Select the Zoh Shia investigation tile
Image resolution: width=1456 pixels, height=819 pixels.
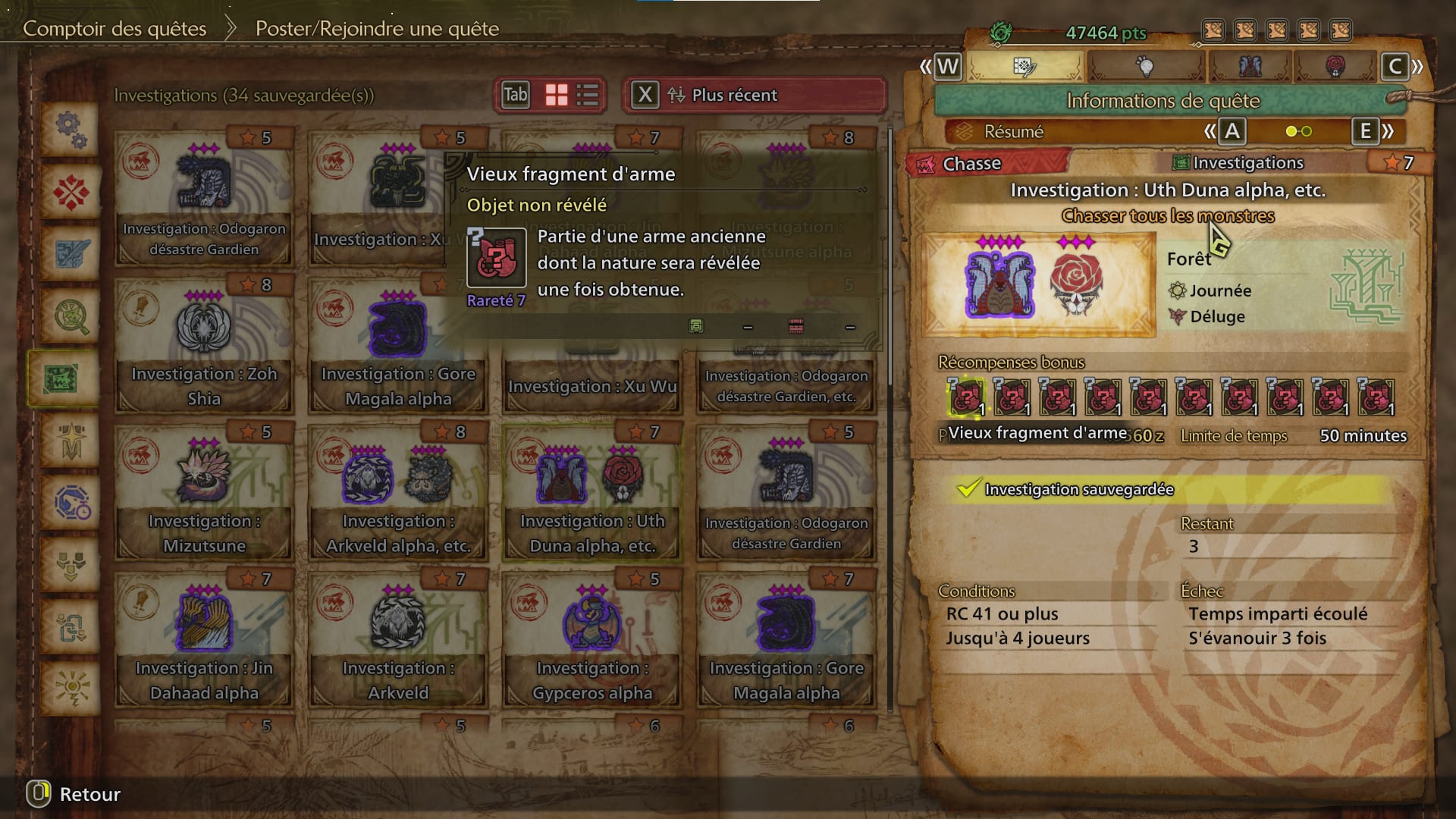[203, 346]
